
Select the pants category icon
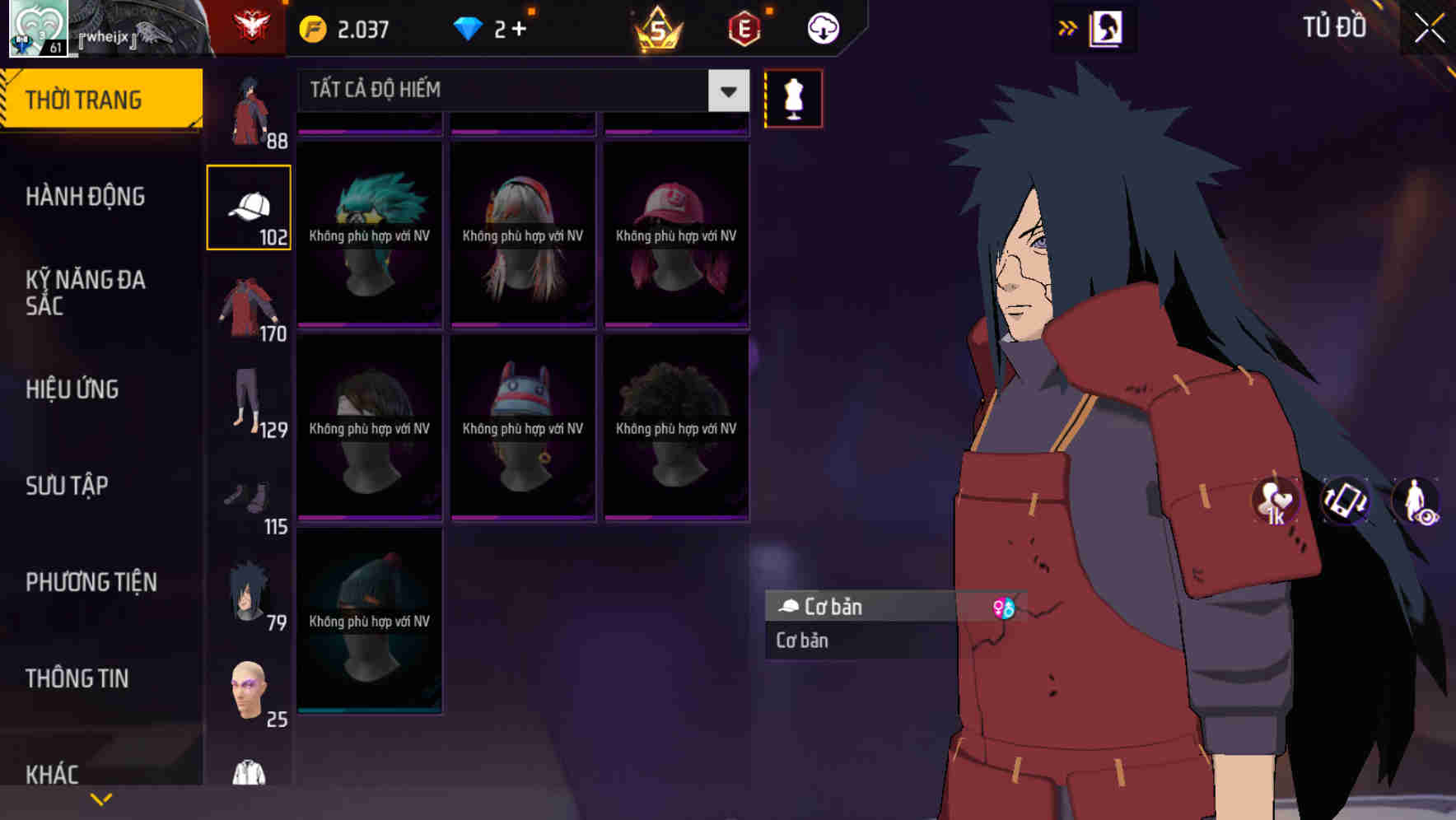tap(249, 412)
